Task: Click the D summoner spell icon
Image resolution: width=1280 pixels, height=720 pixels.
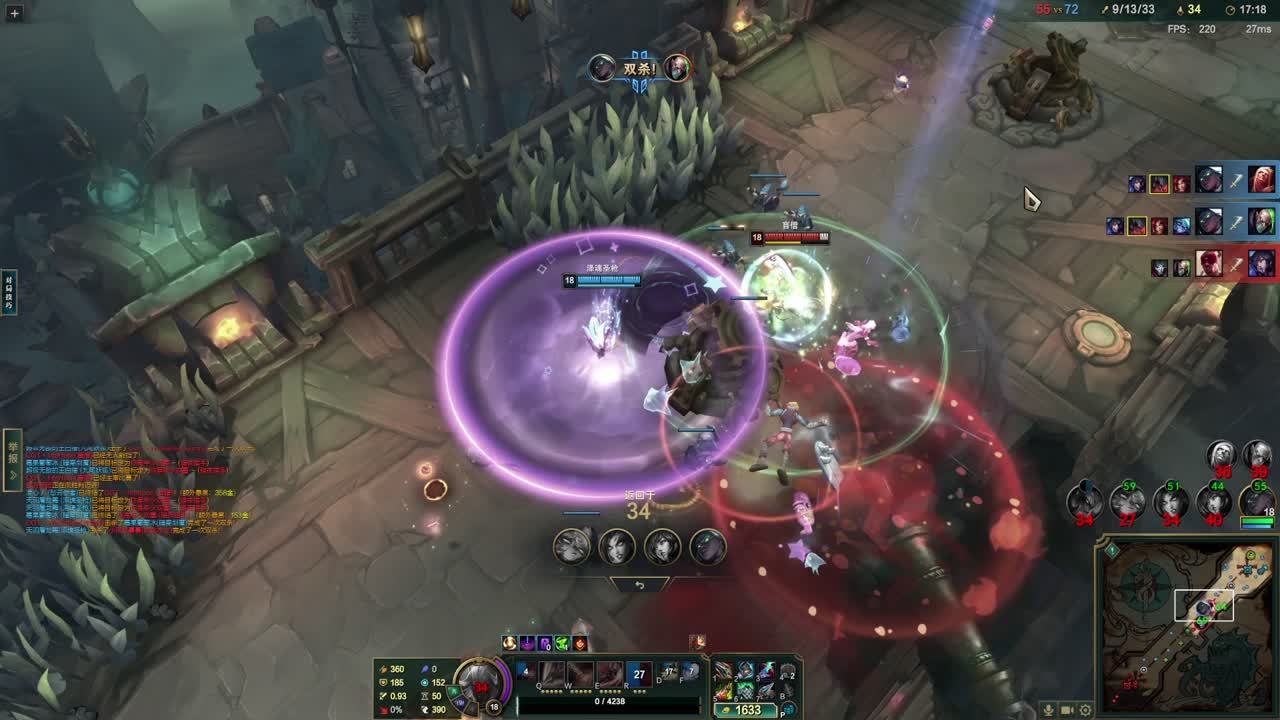Action: pyautogui.click(x=668, y=672)
